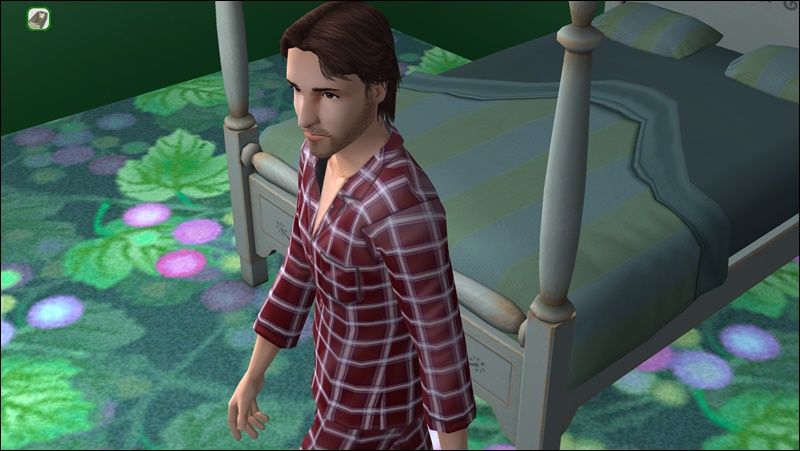This screenshot has height=451, width=800.
Task: Click the queued action icon
Action: 39,19
